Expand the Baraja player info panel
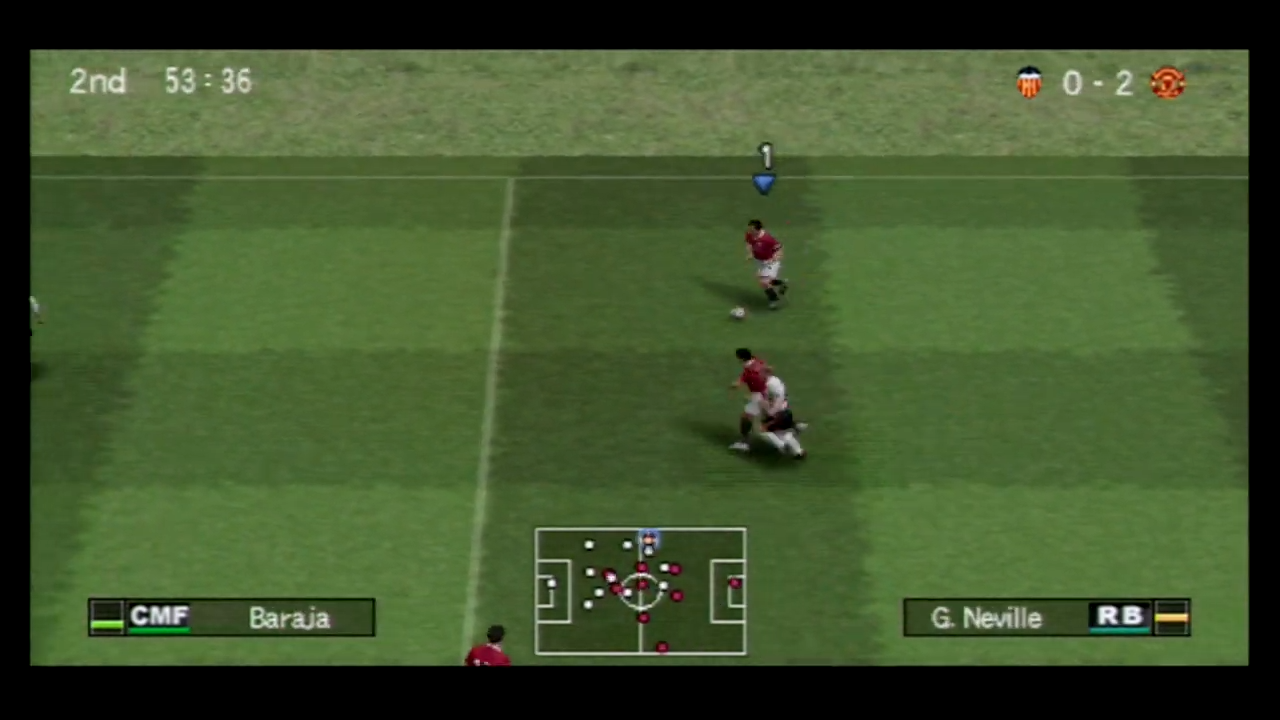Viewport: 1280px width, 720px height. (x=232, y=617)
